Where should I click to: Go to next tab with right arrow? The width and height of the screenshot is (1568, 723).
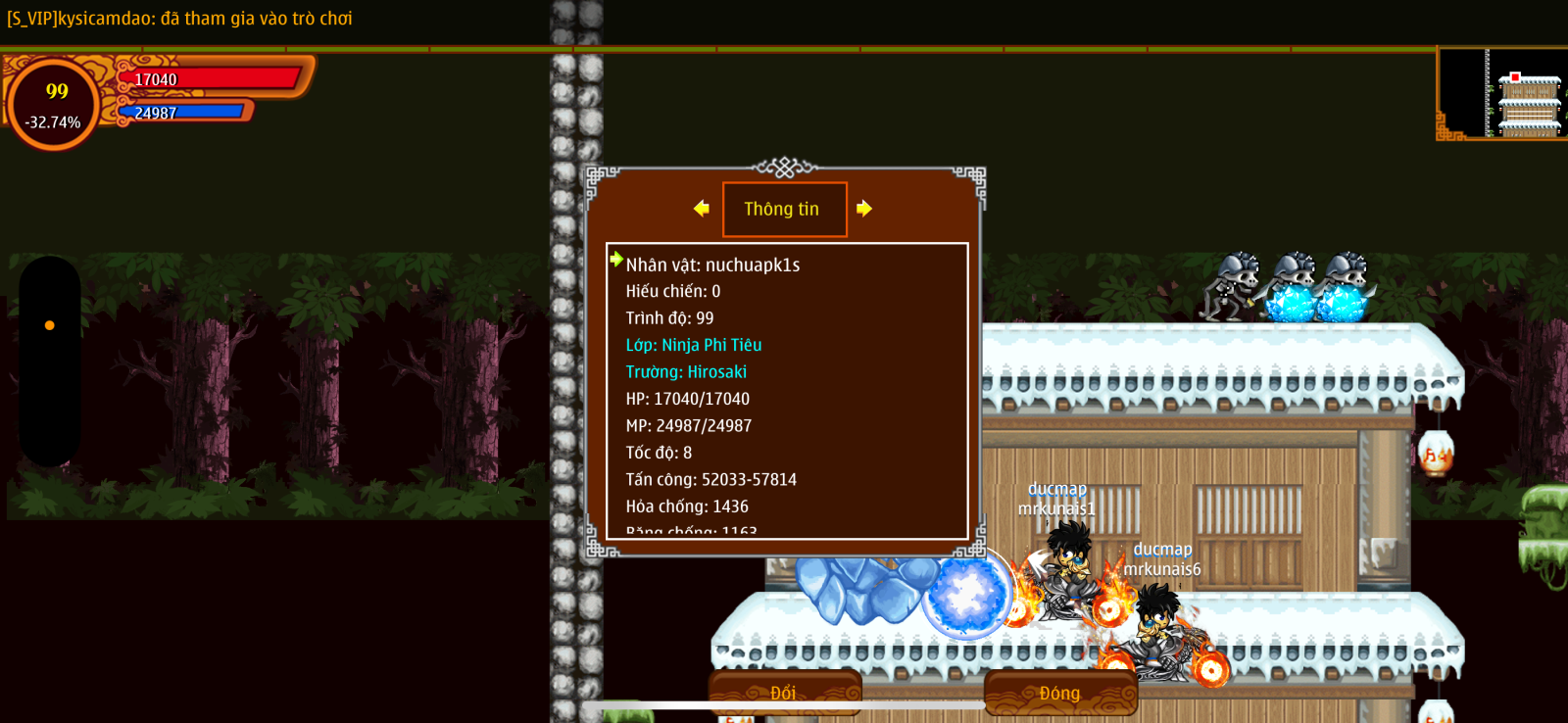point(863,209)
